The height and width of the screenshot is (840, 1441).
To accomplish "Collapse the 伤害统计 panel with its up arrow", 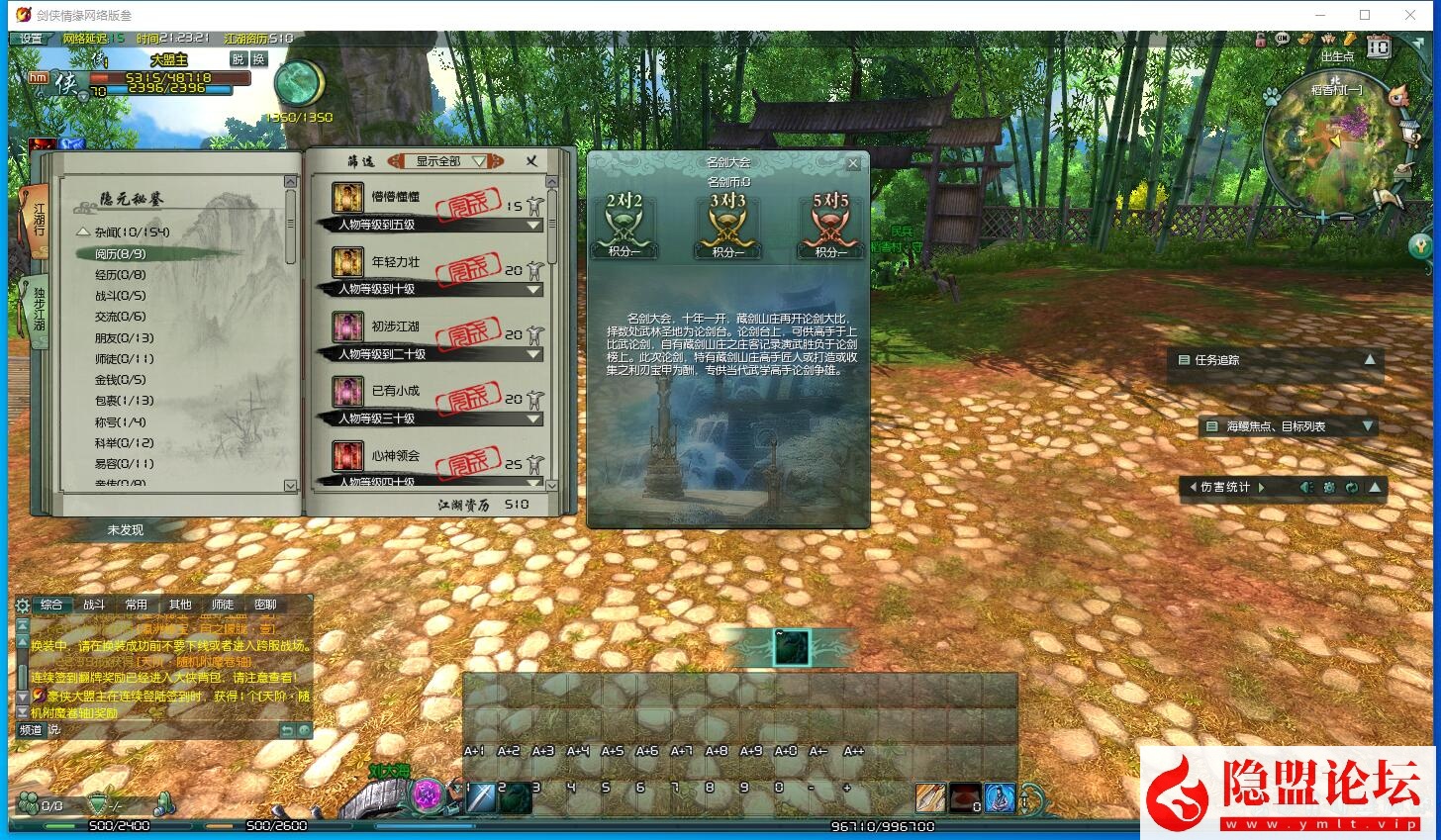I will coord(1377,487).
